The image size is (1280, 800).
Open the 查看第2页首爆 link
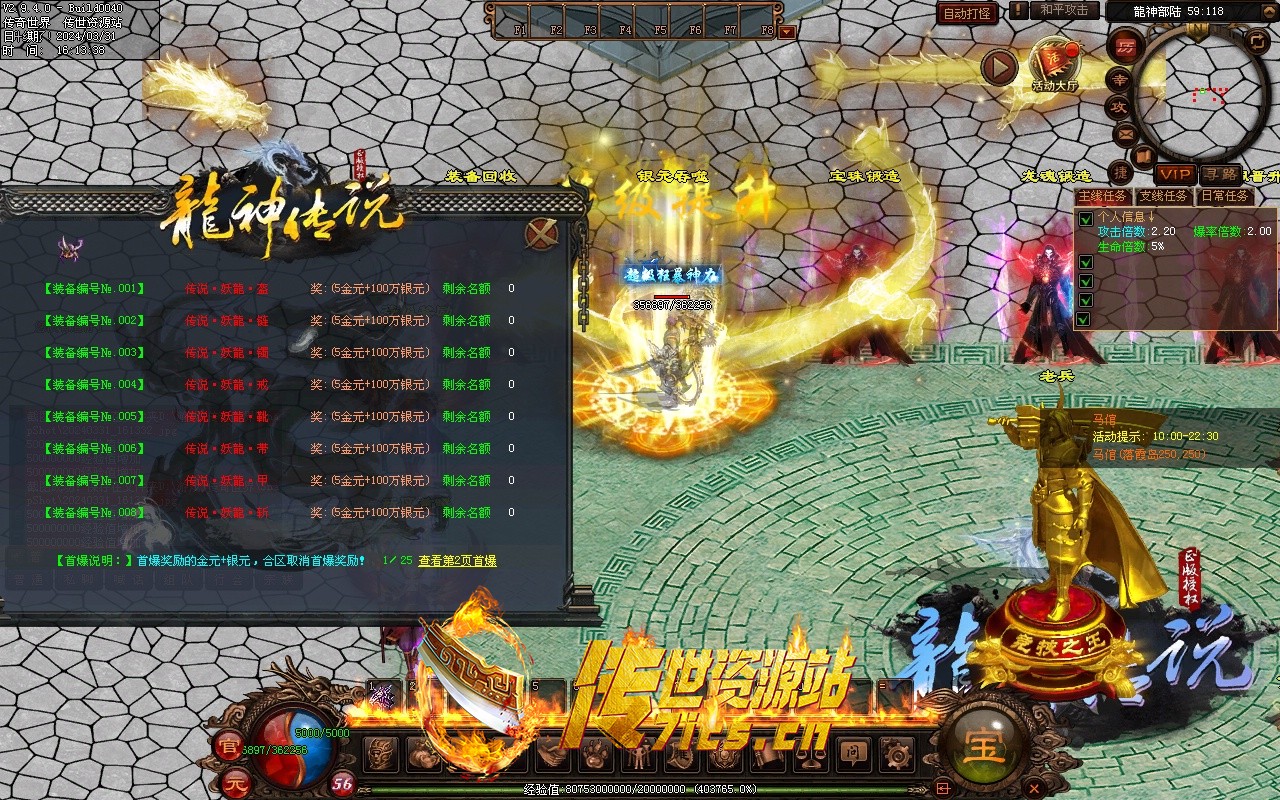point(457,561)
